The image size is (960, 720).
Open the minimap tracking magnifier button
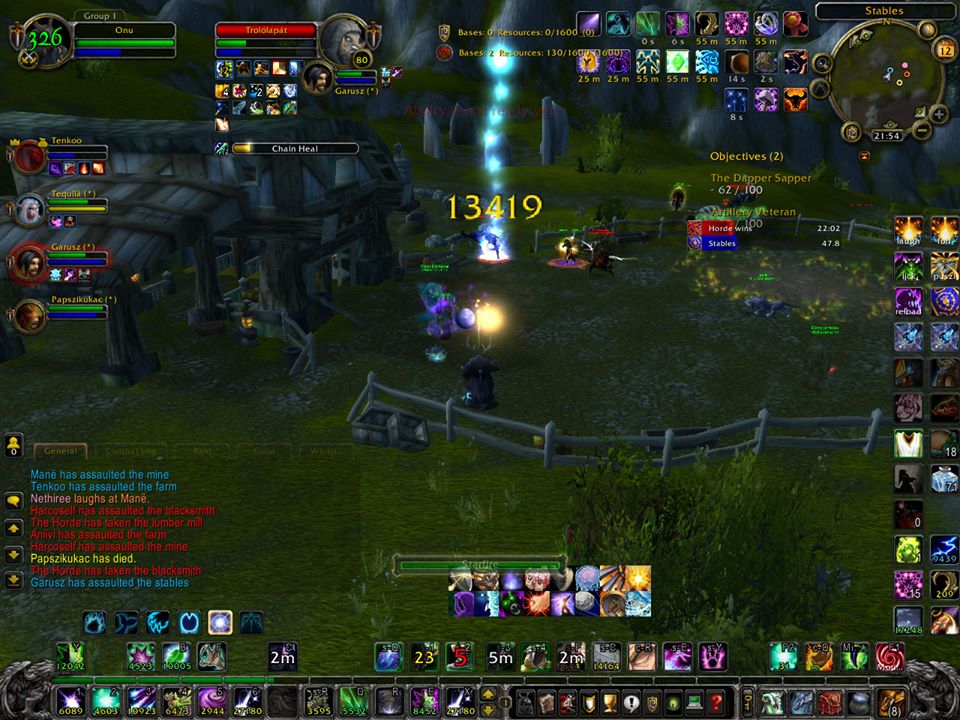coord(822,63)
